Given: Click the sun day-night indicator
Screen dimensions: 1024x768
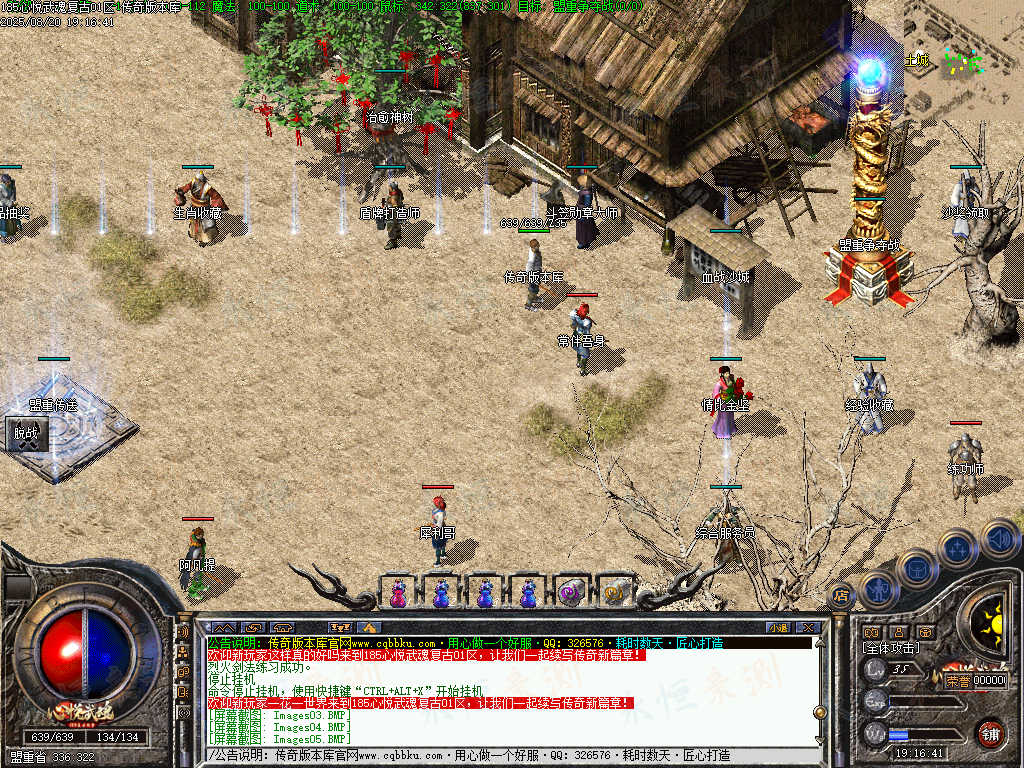Looking at the screenshot, I should point(993,623).
